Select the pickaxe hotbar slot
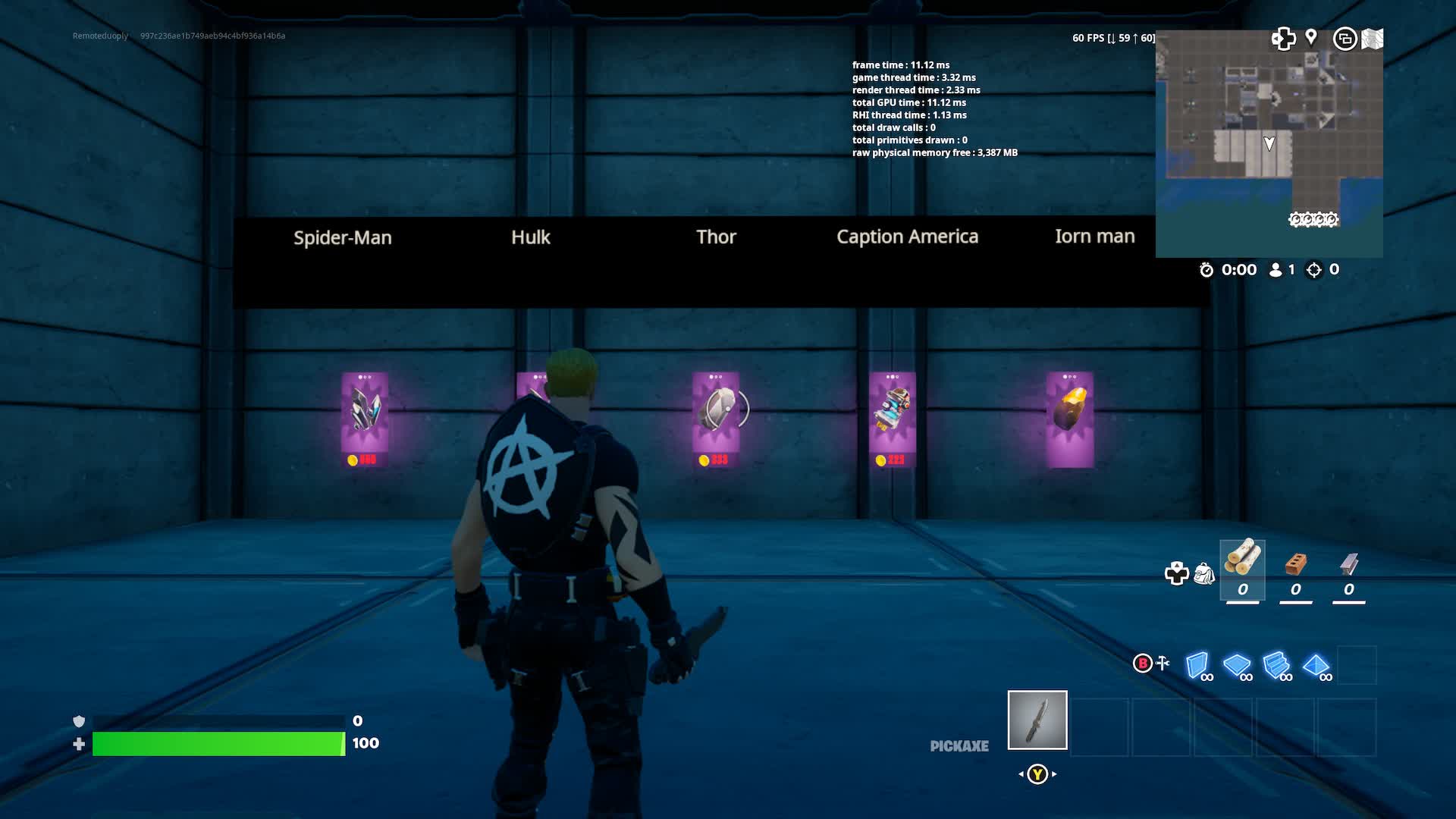This screenshot has width=1456, height=819. pyautogui.click(x=1037, y=720)
